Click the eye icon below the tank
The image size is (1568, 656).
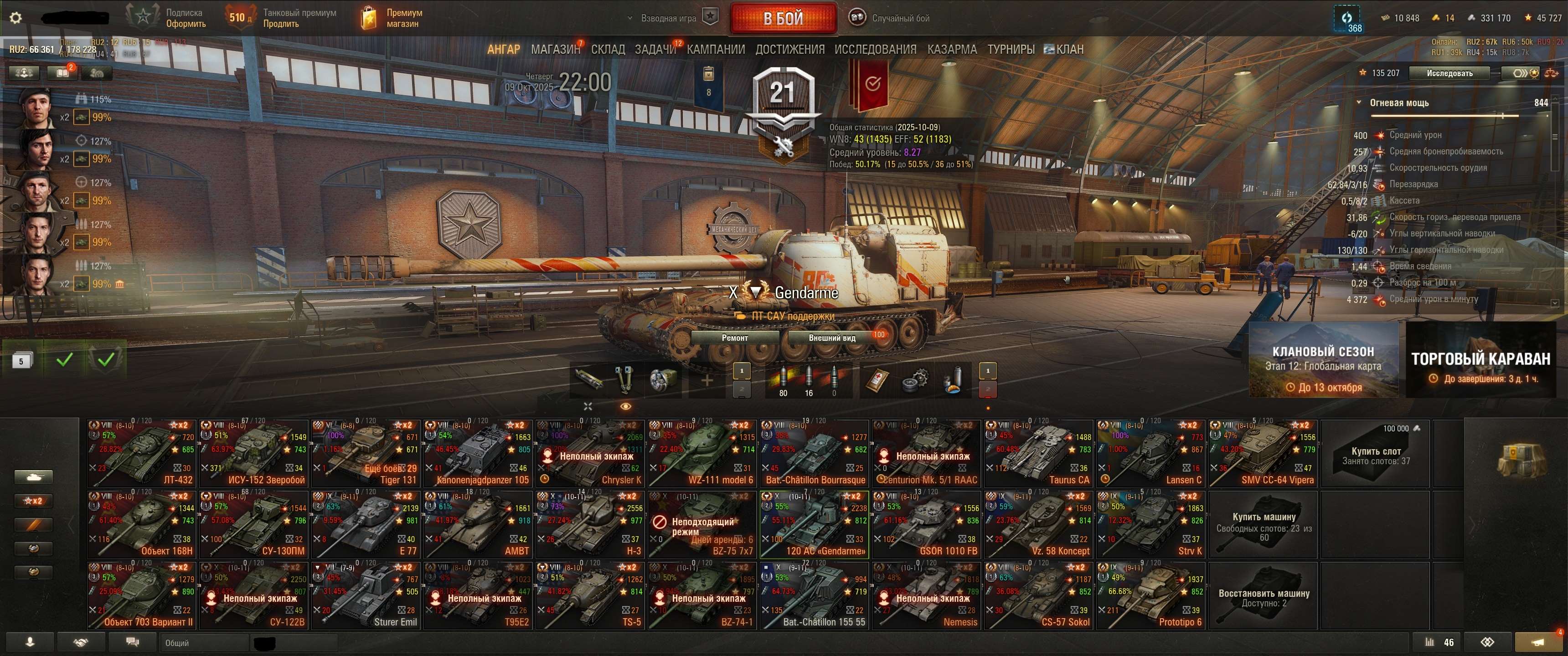[626, 406]
